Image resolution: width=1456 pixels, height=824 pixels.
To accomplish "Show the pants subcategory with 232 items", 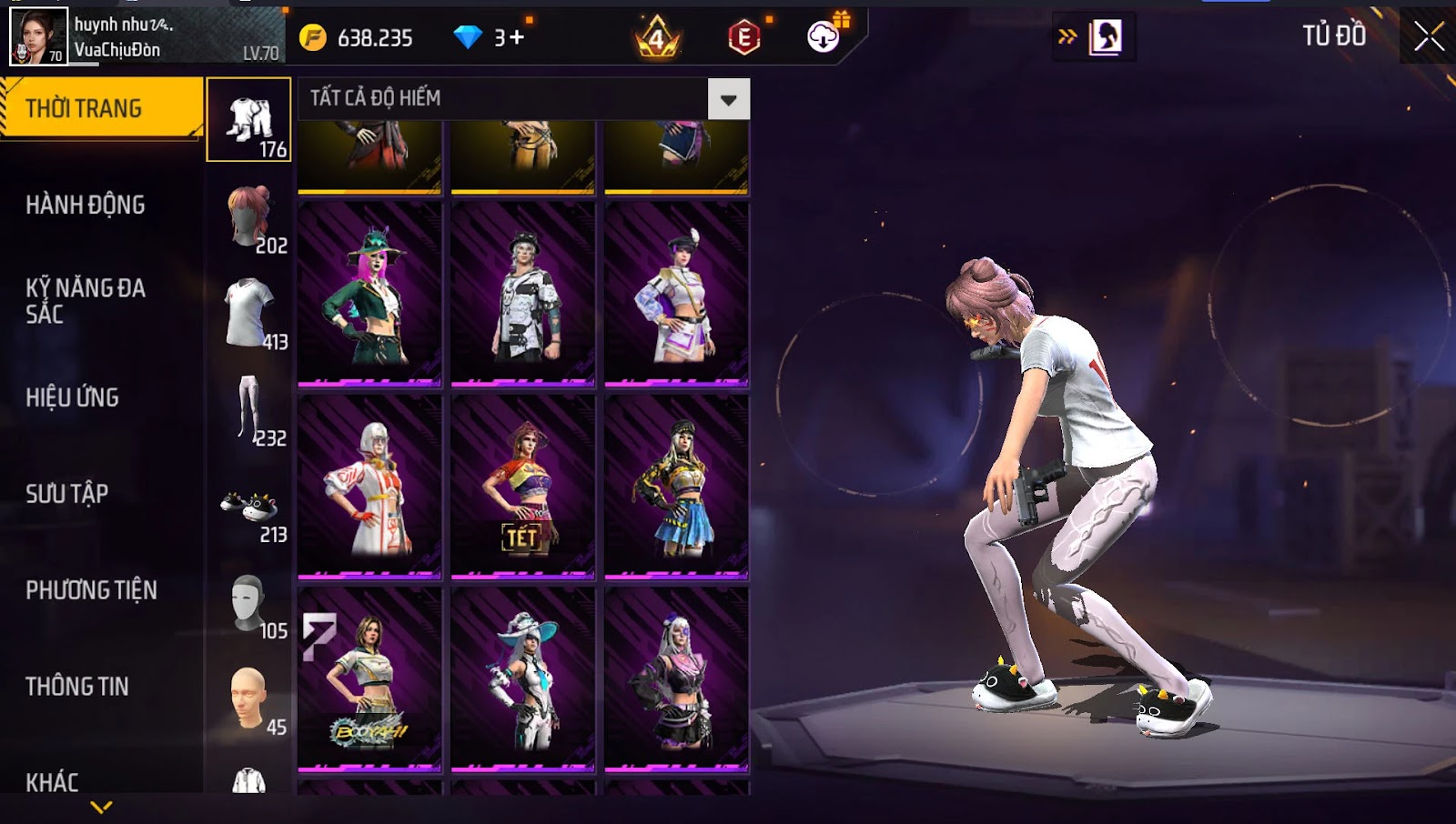I will tap(249, 409).
